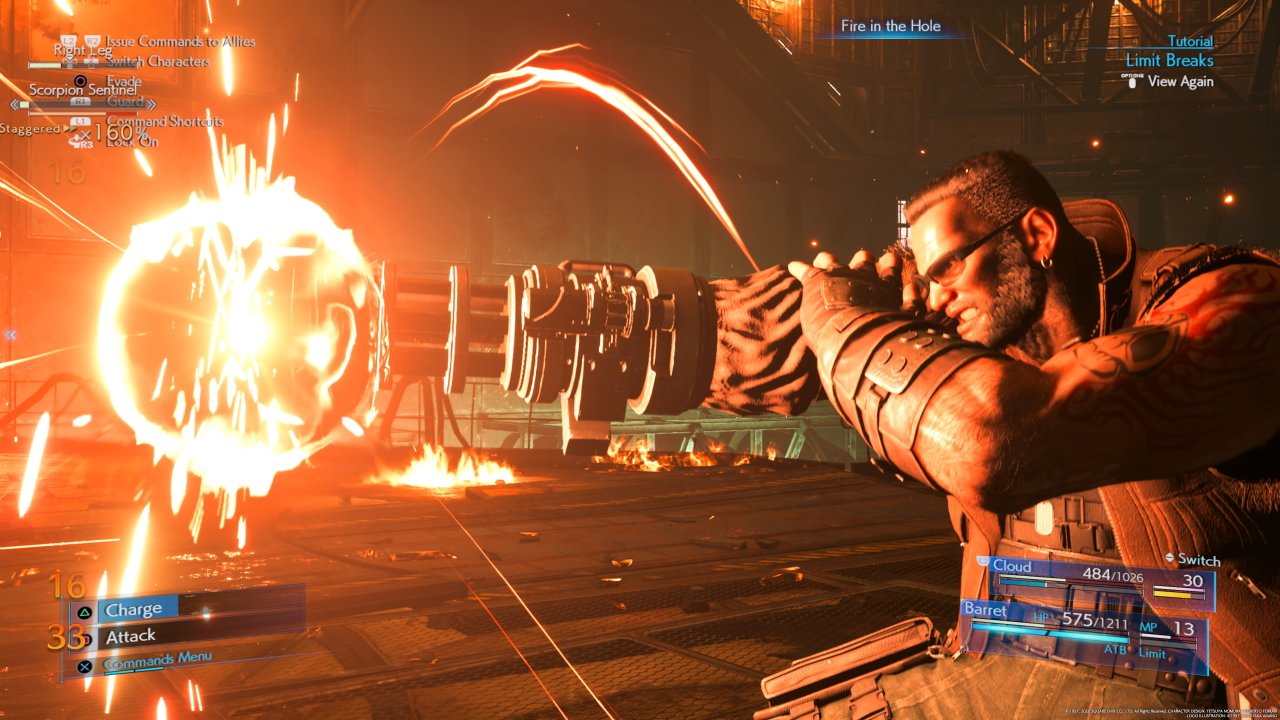
Task: Select the Charge command
Action: [133, 609]
